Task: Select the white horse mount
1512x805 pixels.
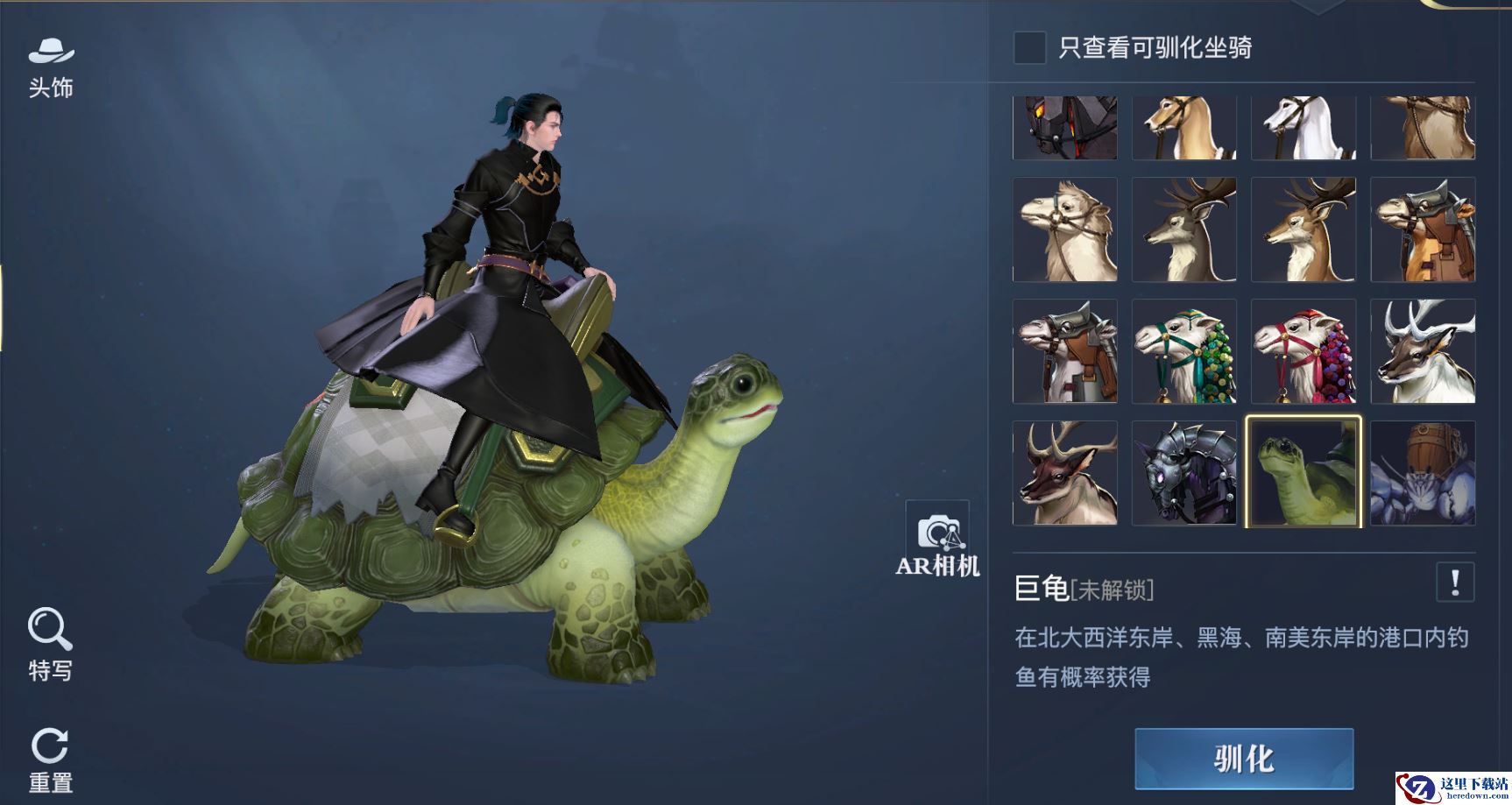Action: tap(1304, 128)
